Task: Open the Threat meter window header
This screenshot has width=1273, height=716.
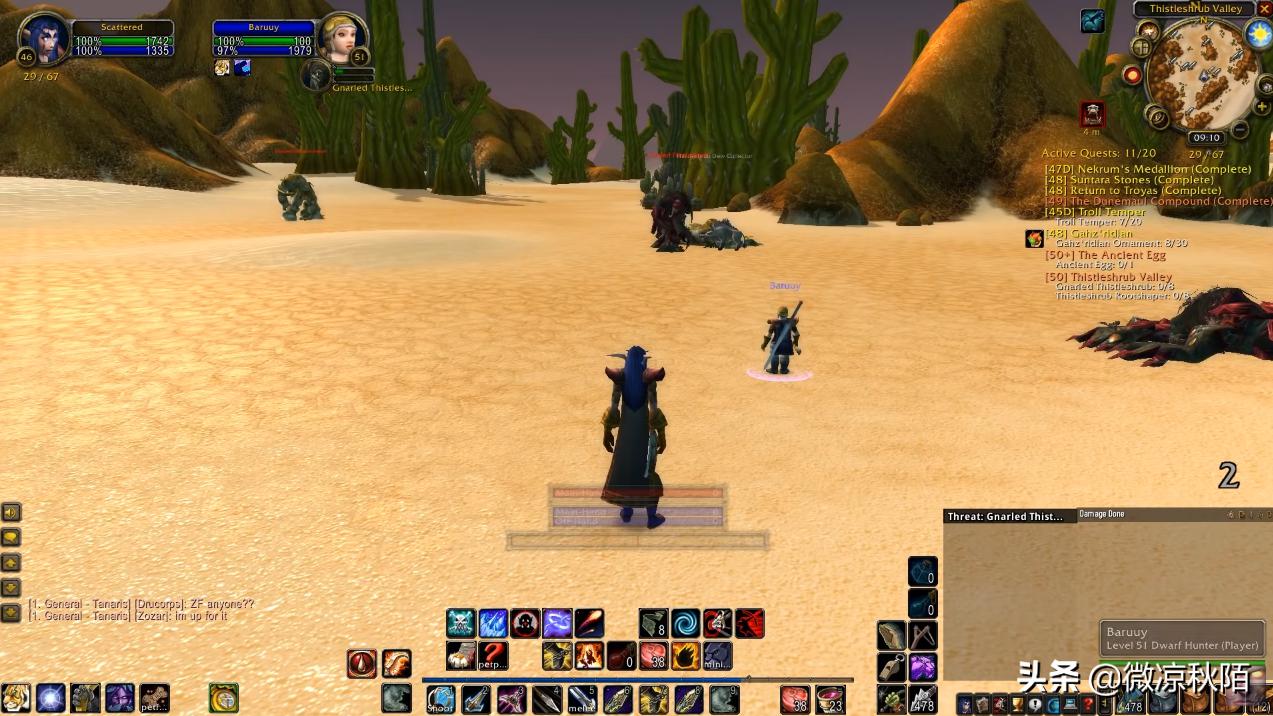Action: coord(1006,516)
